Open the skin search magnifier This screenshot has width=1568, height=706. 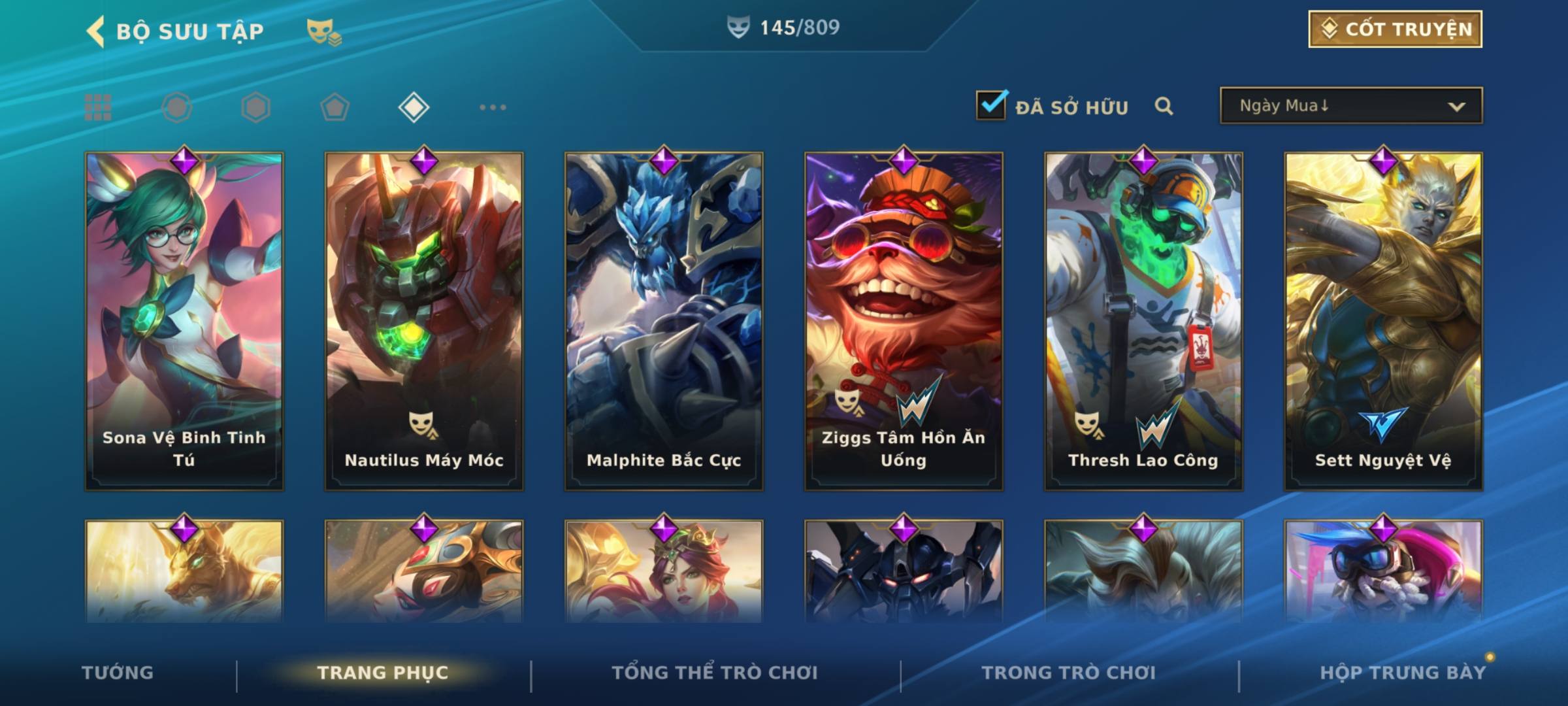[x=1164, y=106]
